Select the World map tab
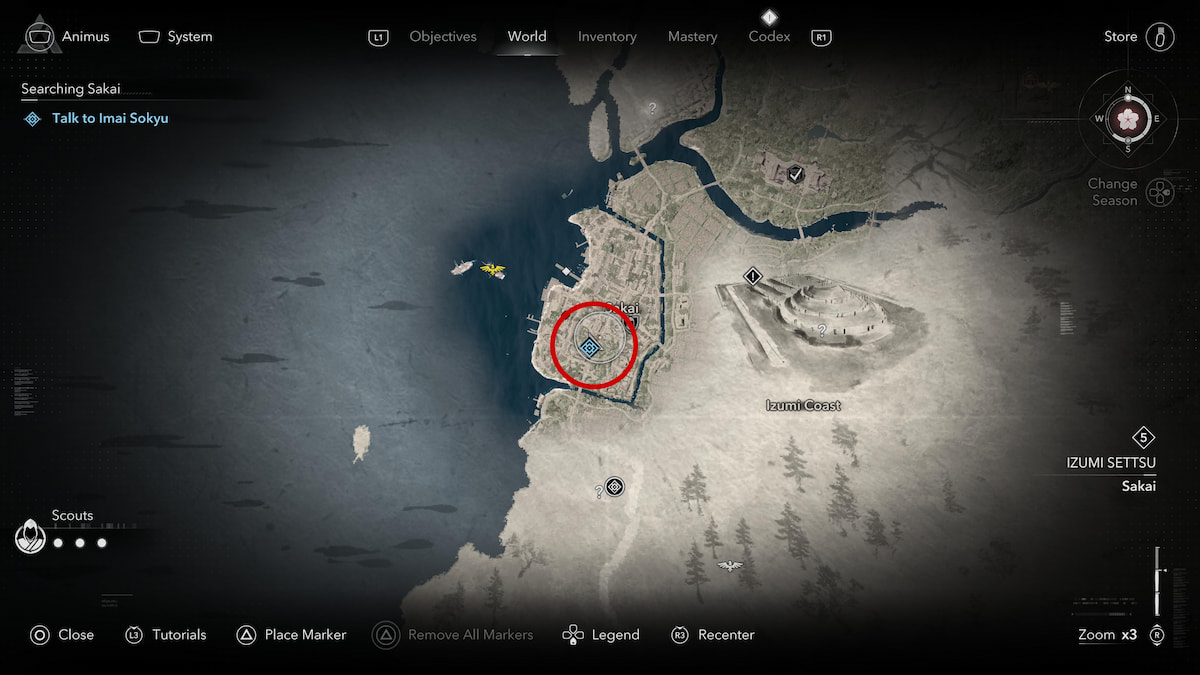The image size is (1200, 675). 527,37
